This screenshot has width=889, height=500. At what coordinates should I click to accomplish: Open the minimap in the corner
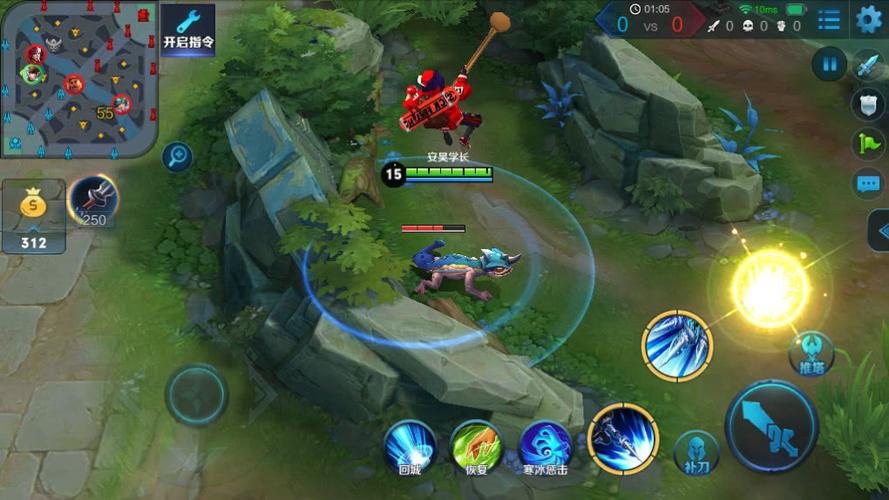point(78,80)
